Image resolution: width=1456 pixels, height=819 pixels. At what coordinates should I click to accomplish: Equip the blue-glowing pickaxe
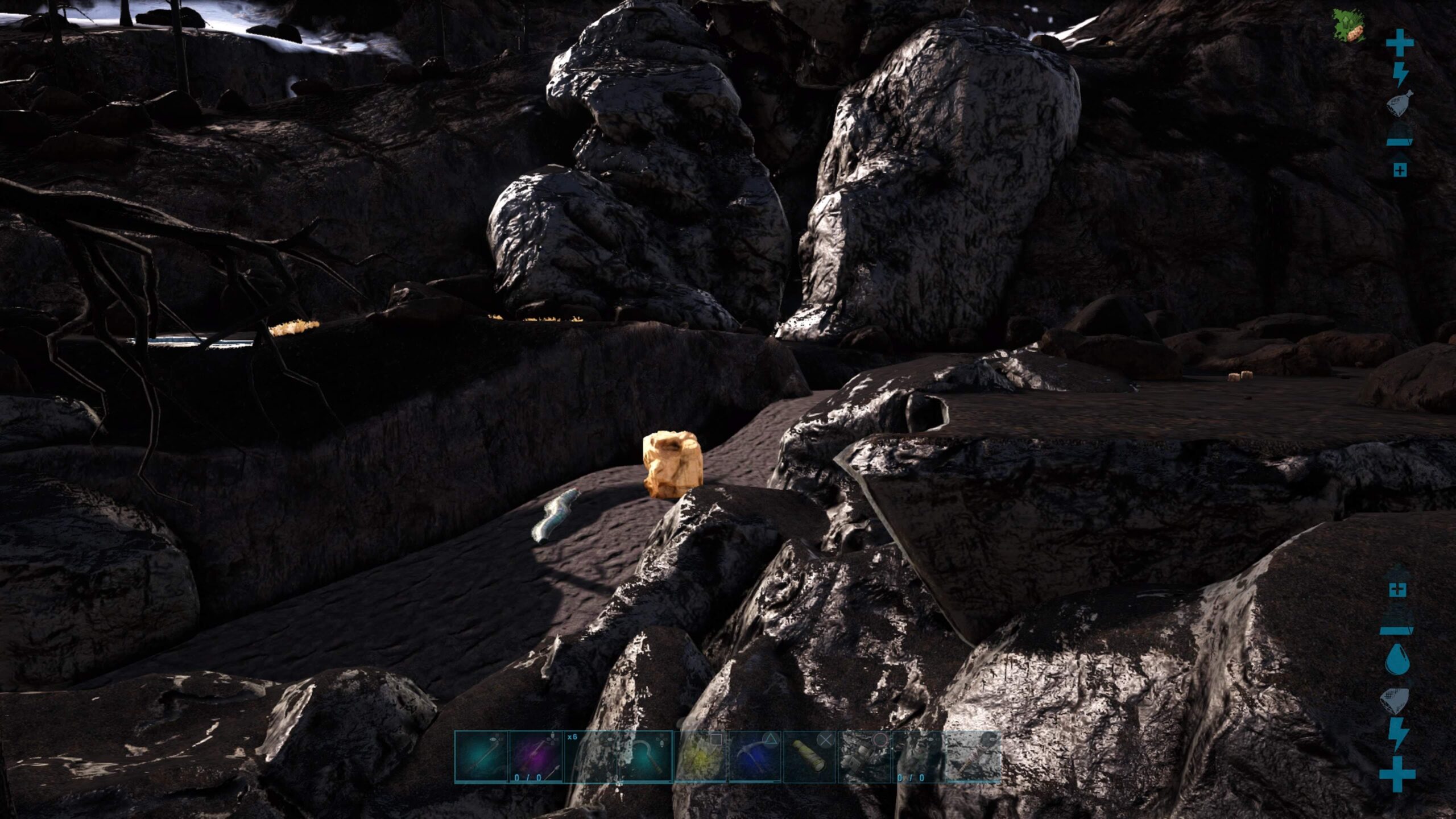[x=755, y=757]
